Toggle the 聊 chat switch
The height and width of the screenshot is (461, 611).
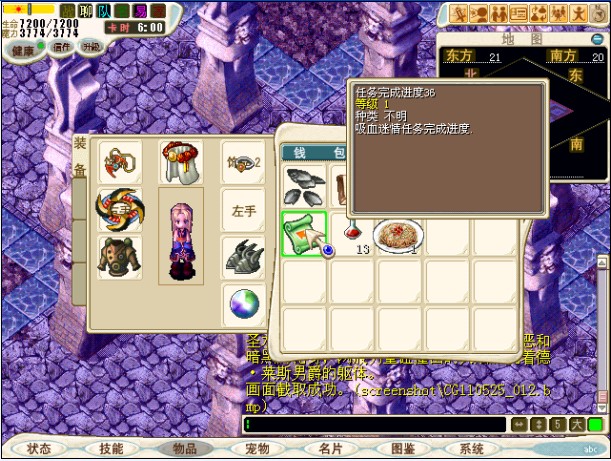[x=84, y=11]
